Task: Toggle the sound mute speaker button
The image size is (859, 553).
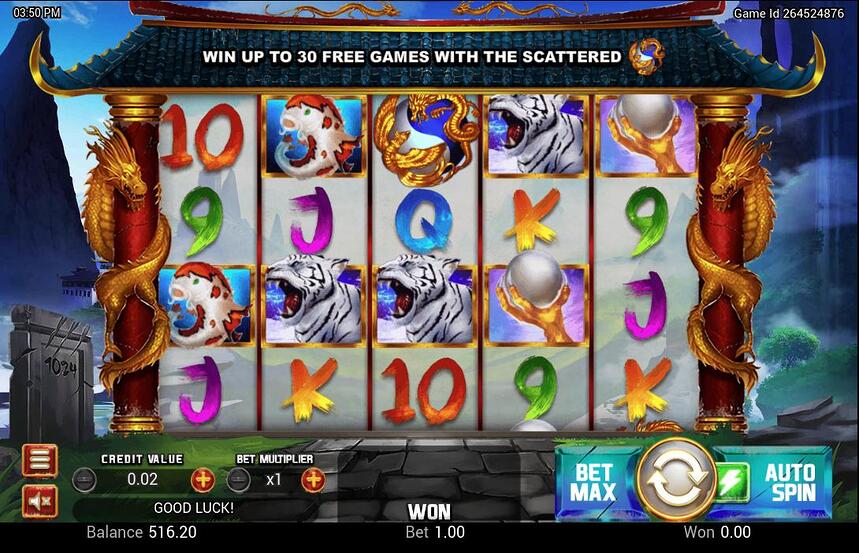Action: 40,500
